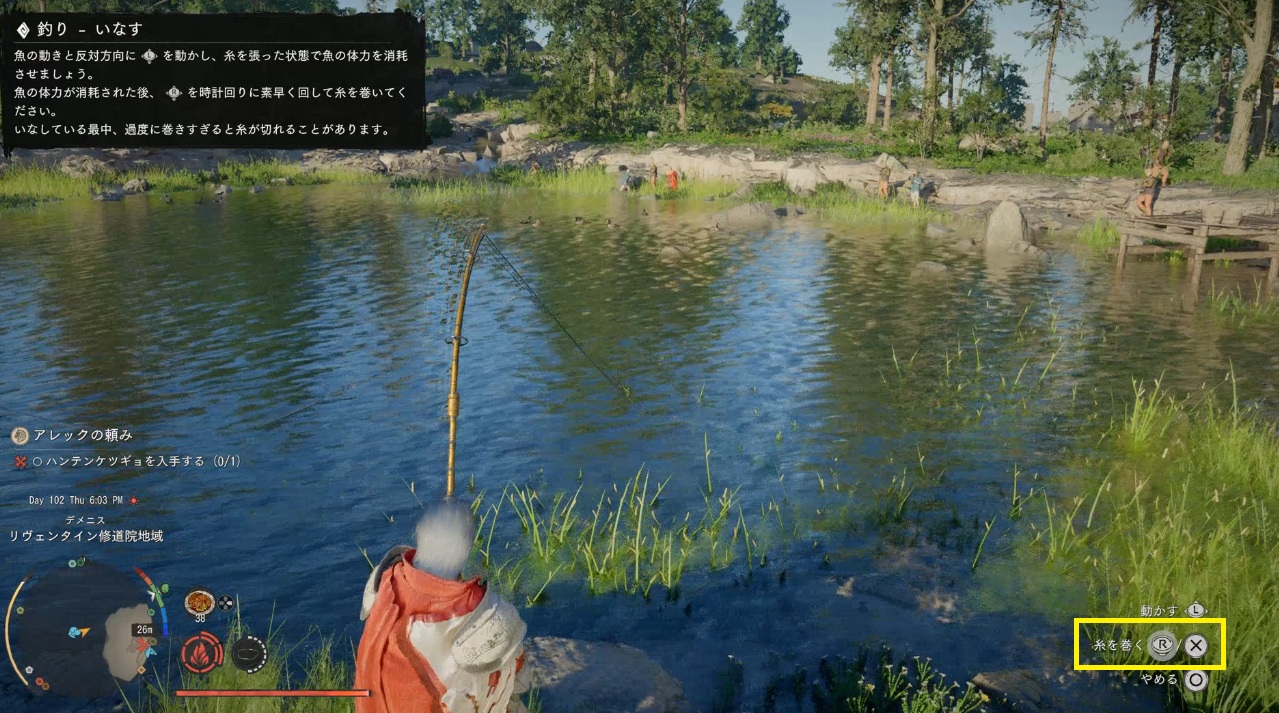Image resolution: width=1279 pixels, height=713 pixels.
Task: Select the アレックの頼み quest tracker
Action: click(x=83, y=435)
